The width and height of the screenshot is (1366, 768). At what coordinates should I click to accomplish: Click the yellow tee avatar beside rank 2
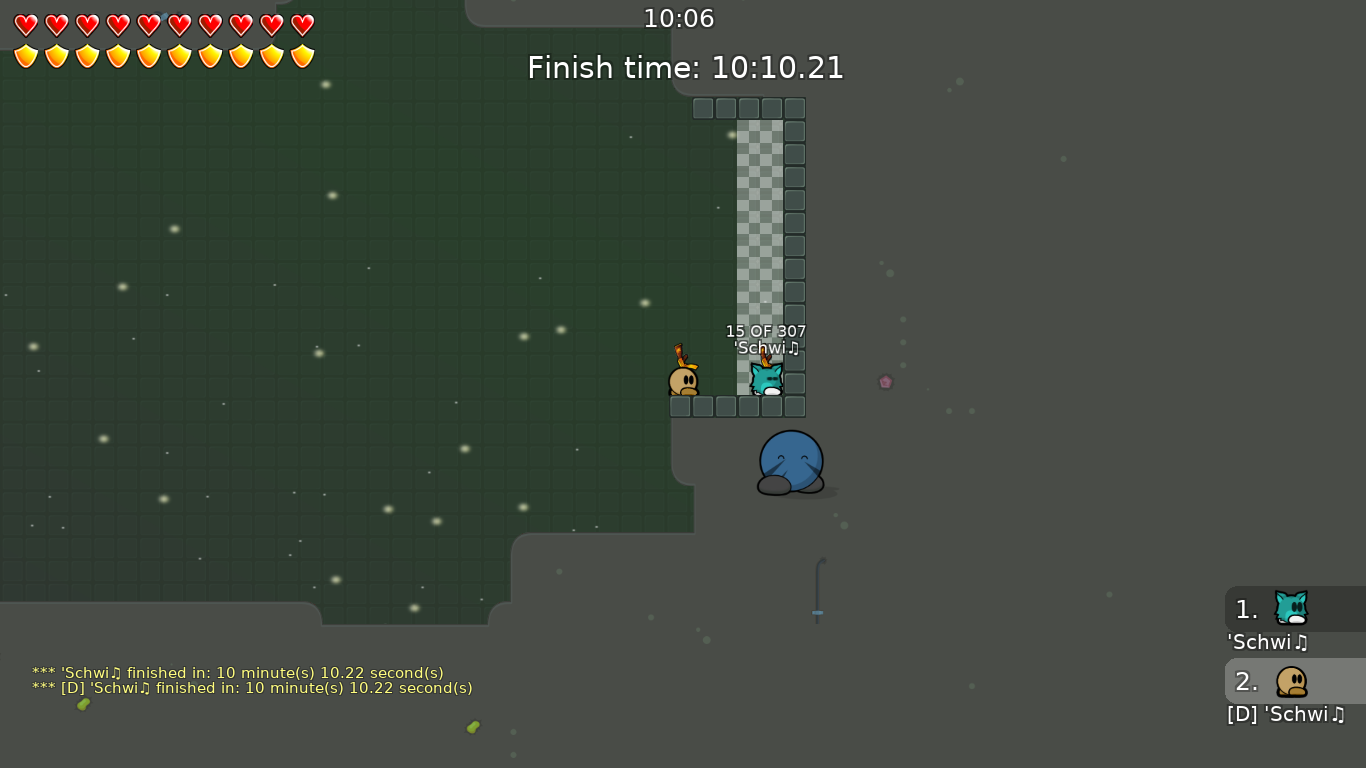point(1290,681)
